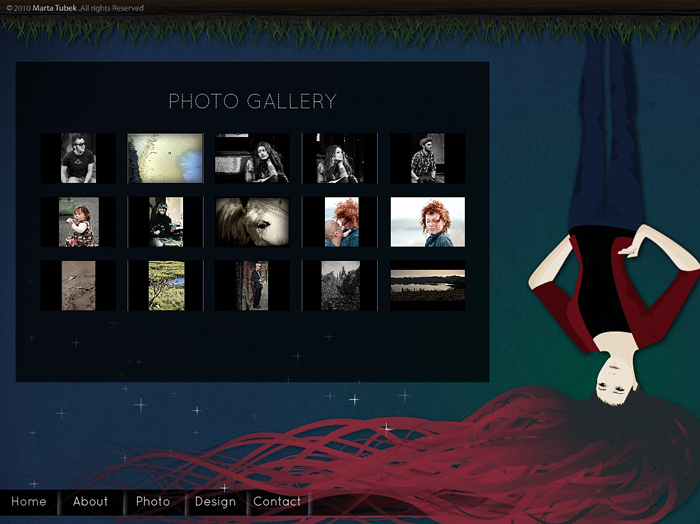Open the About section
Image resolution: width=700 pixels, height=524 pixels.
click(90, 502)
